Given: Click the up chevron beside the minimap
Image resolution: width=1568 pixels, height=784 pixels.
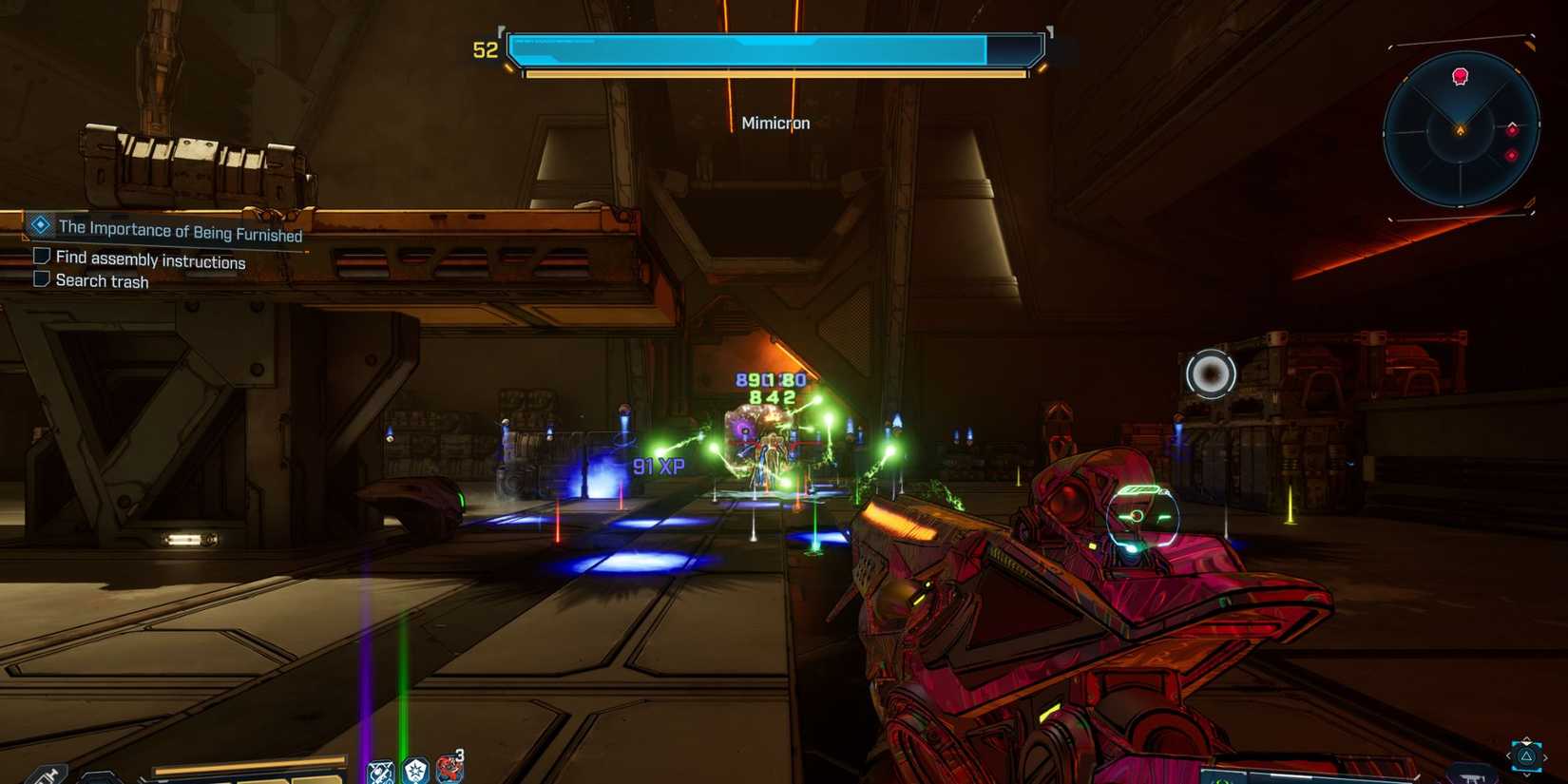Looking at the screenshot, I should [1512, 123].
